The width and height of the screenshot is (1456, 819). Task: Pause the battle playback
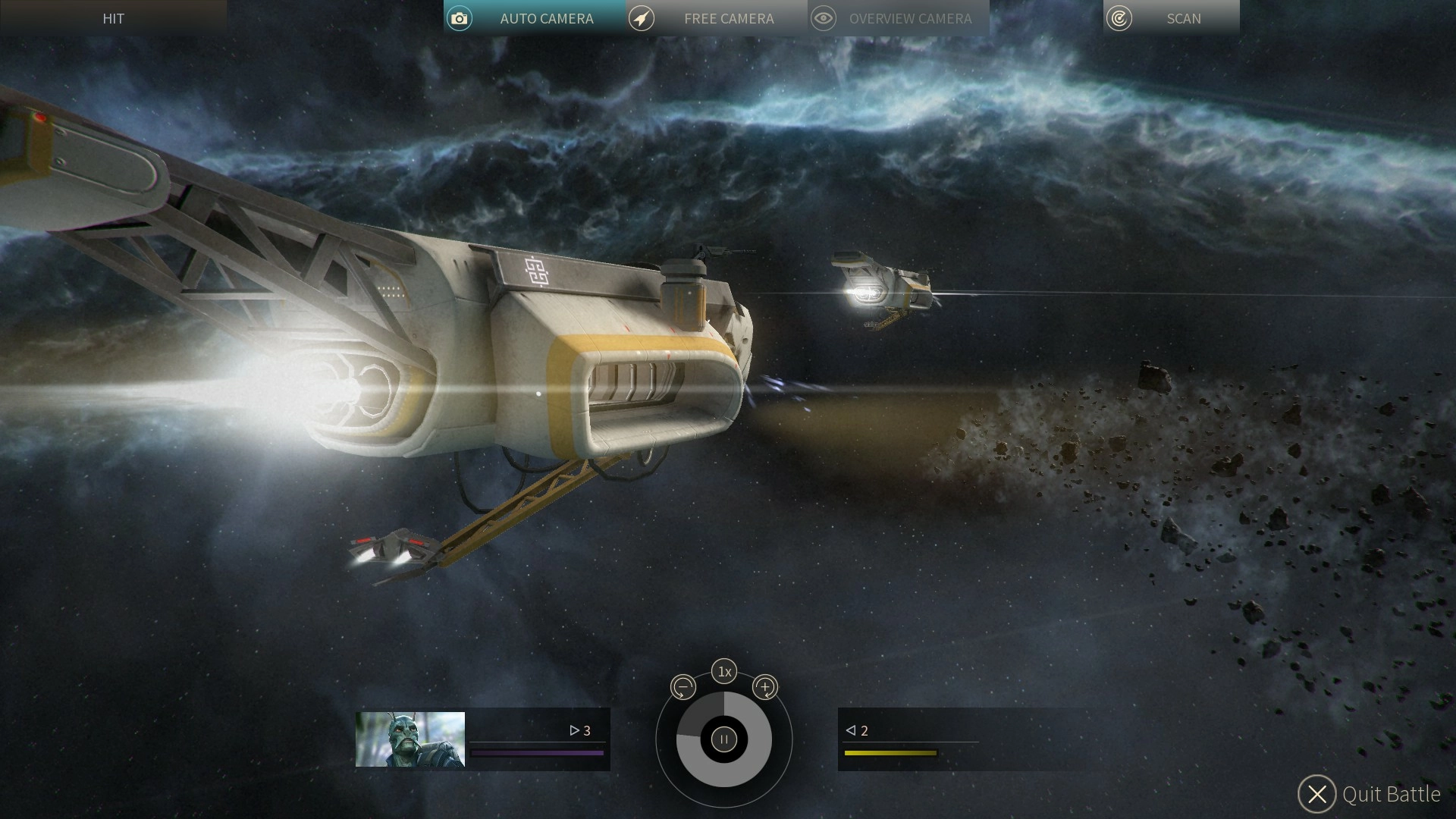[x=724, y=739]
